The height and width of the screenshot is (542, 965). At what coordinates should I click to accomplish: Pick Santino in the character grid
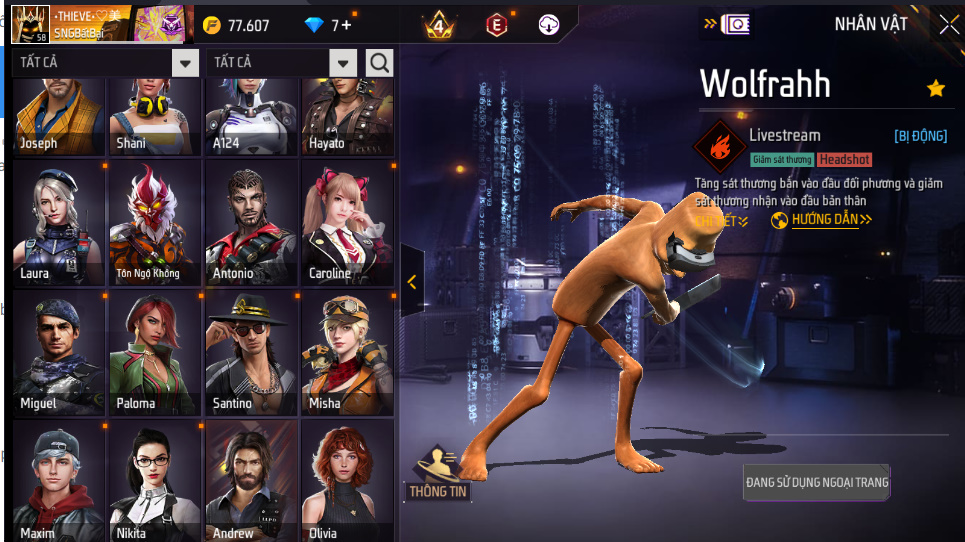point(251,353)
